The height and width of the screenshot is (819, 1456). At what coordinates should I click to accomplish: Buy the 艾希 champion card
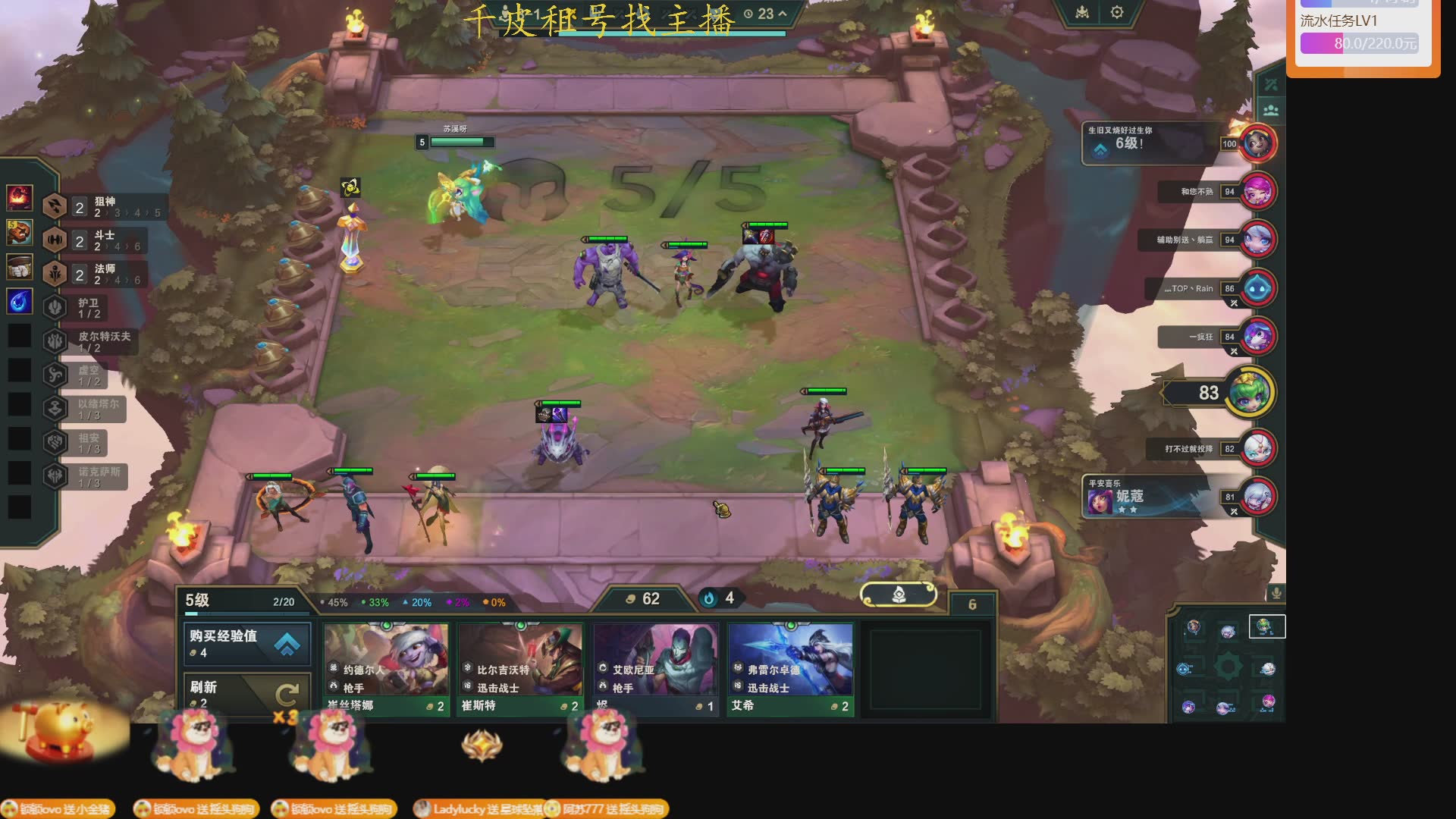click(790, 669)
